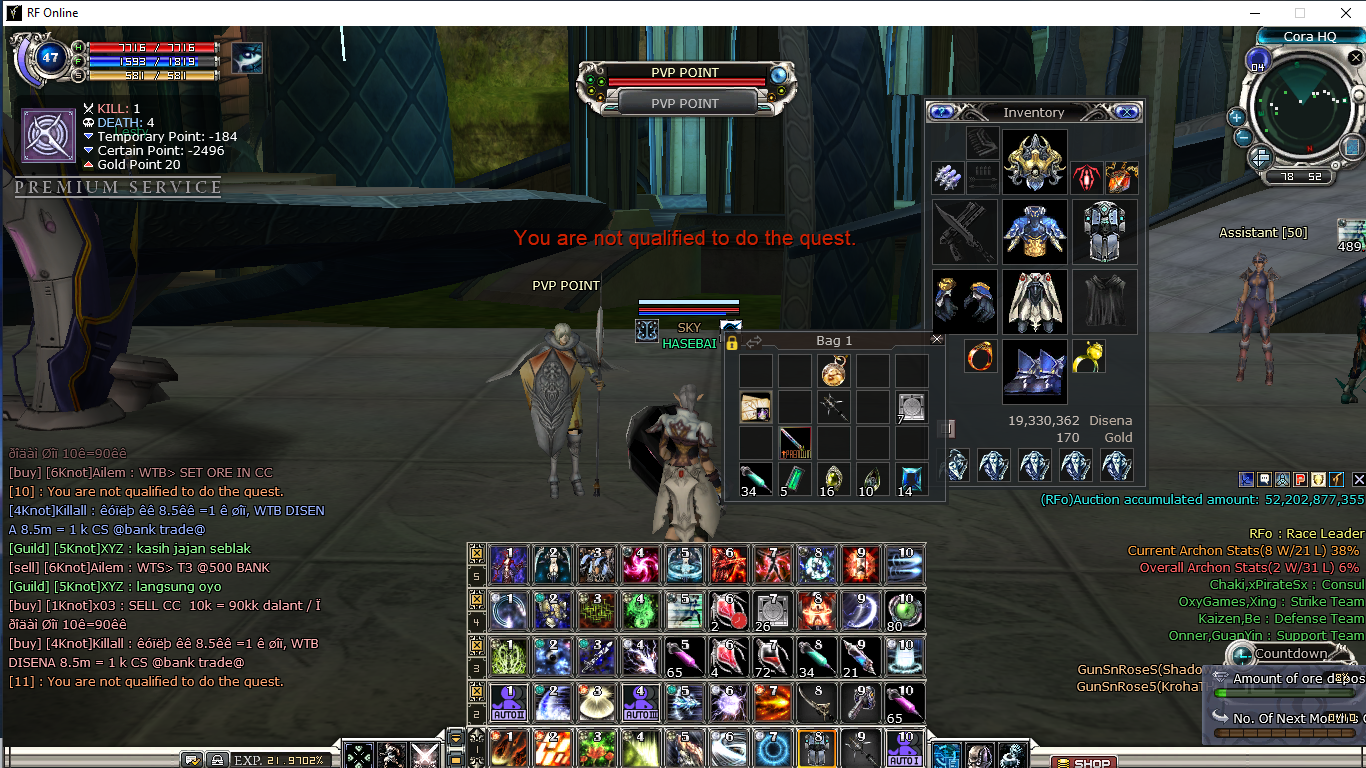Click the whisper chat bubble icon above chat
The height and width of the screenshot is (768, 1366).
(x=1264, y=480)
